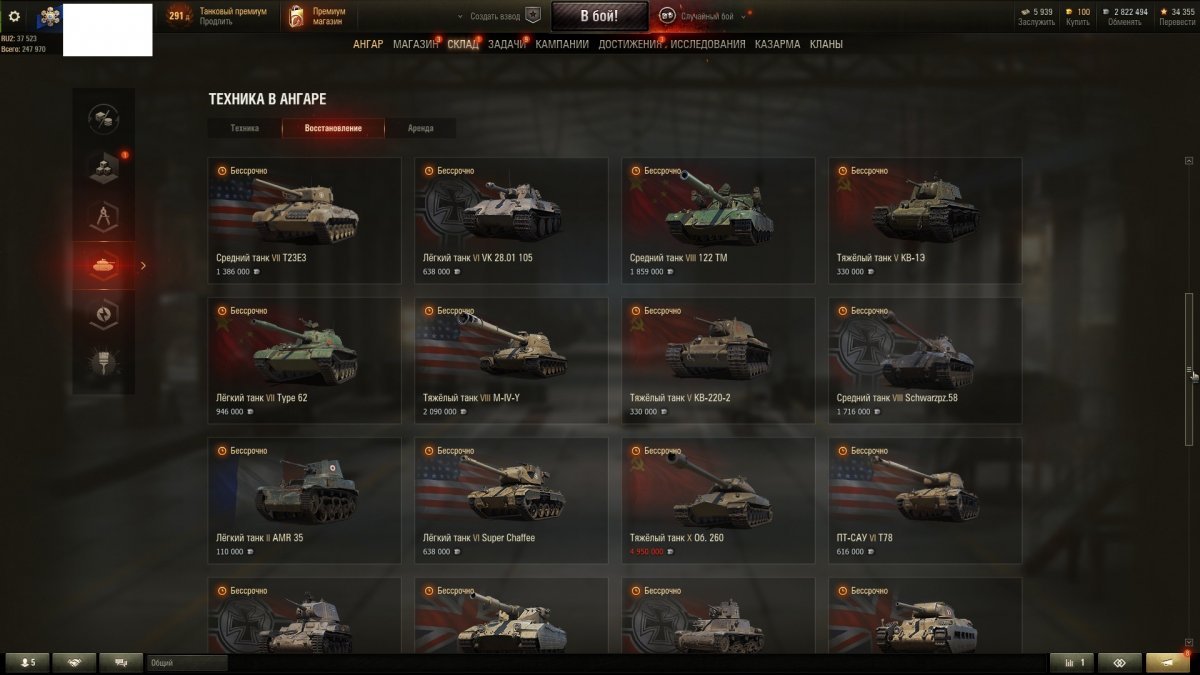Click the Создать взвод platoon button
Viewport: 1200px width, 675px height.
pyautogui.click(x=497, y=16)
